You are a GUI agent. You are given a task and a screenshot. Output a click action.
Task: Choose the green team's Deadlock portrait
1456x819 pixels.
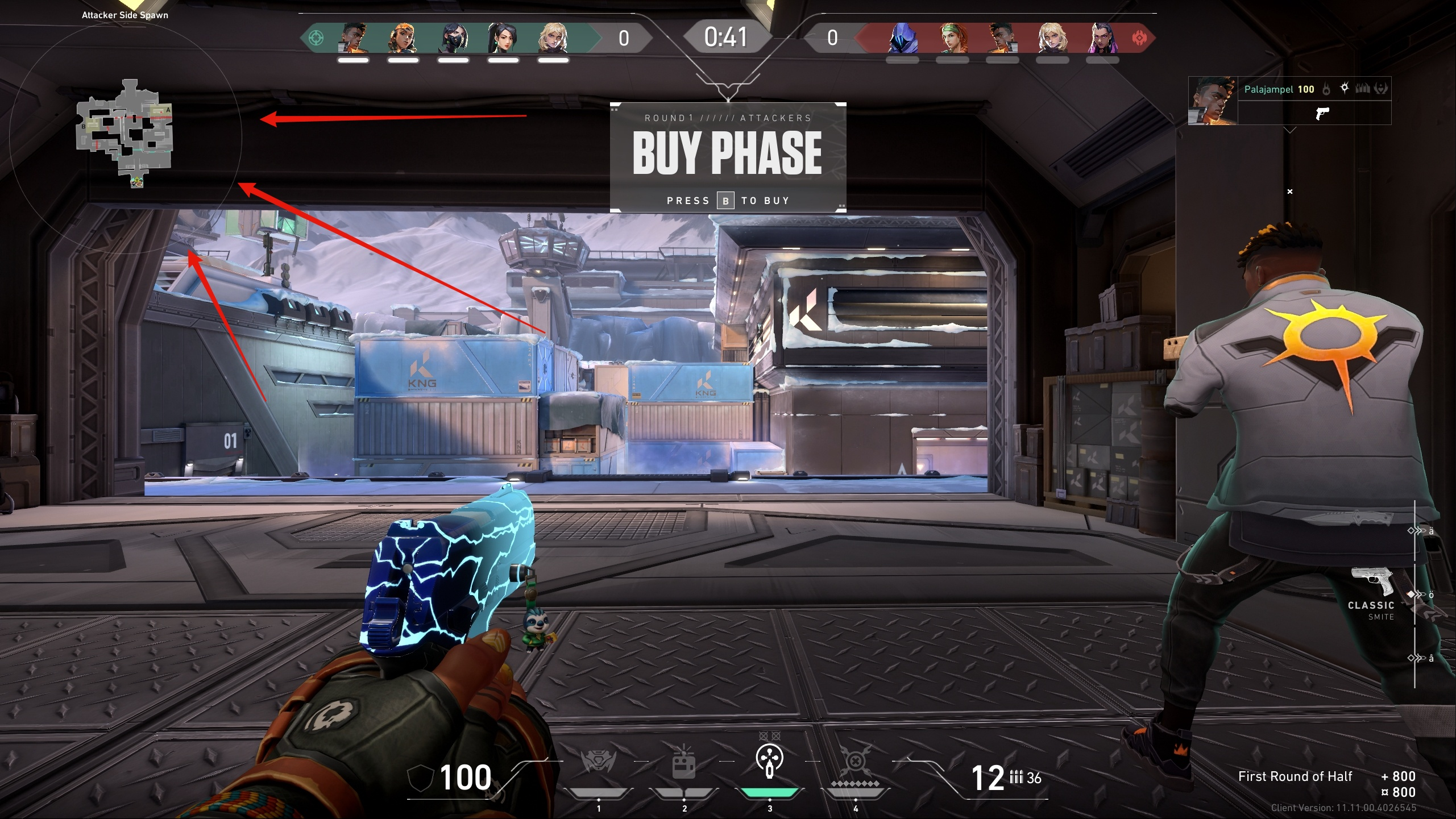[553, 38]
